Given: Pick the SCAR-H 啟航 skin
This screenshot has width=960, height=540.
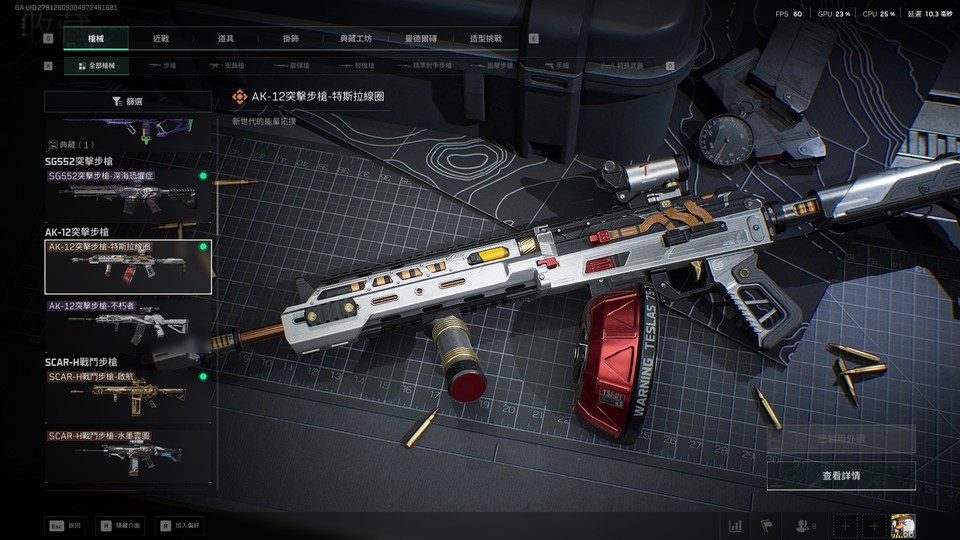Looking at the screenshot, I should (128, 396).
